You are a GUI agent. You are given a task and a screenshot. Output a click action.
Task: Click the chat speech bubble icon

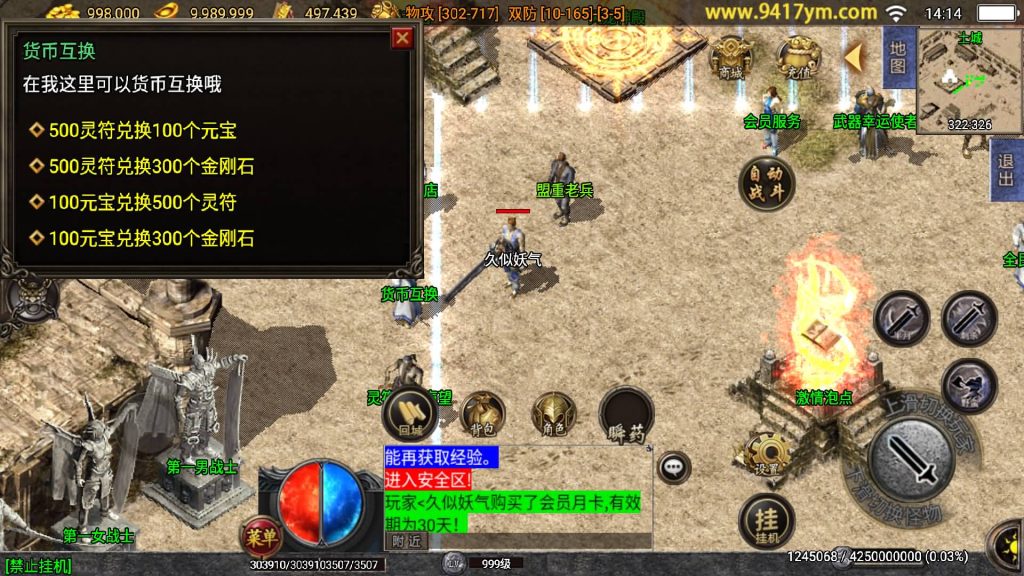pos(675,465)
